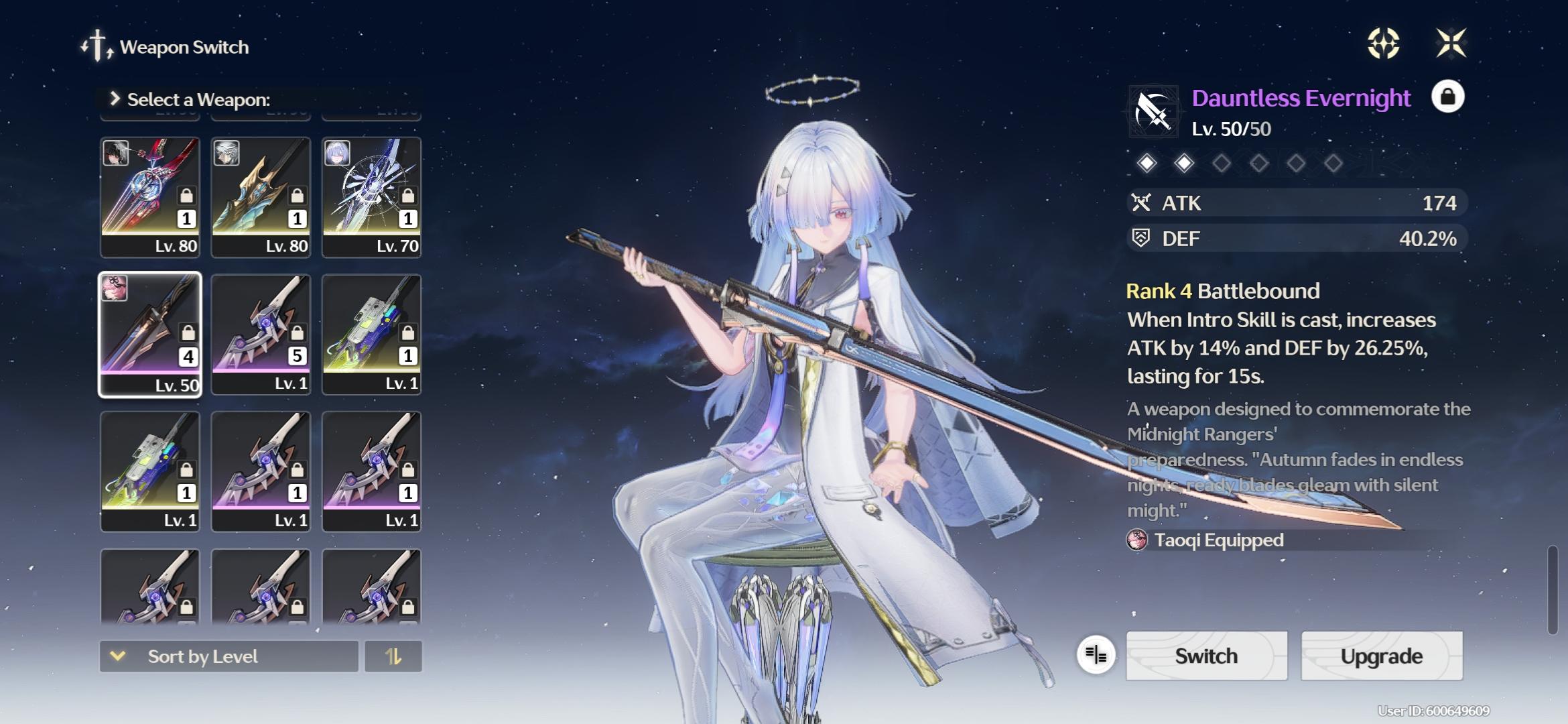The width and height of the screenshot is (1568, 724).
Task: Click the Weapon Switch sword icon in the header
Action: click(x=96, y=46)
